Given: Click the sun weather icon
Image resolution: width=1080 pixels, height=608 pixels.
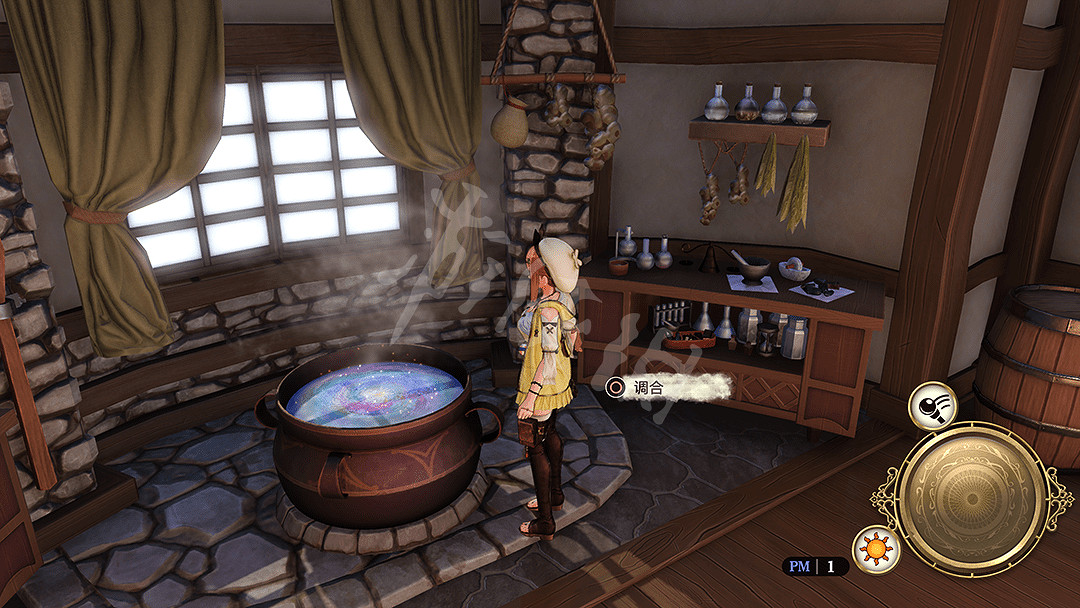Looking at the screenshot, I should coord(876,550).
